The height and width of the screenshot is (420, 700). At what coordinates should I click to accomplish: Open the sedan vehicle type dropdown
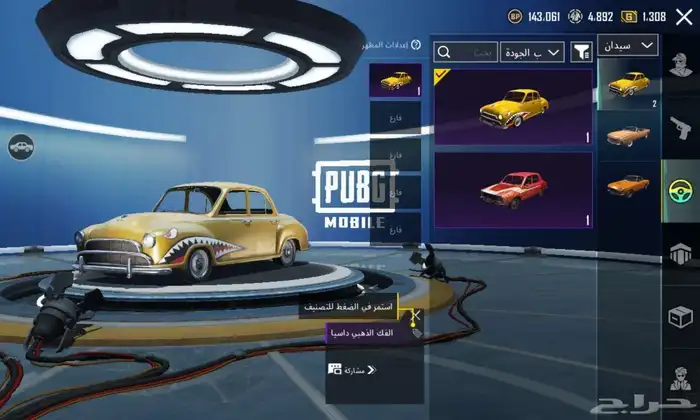pyautogui.click(x=628, y=45)
